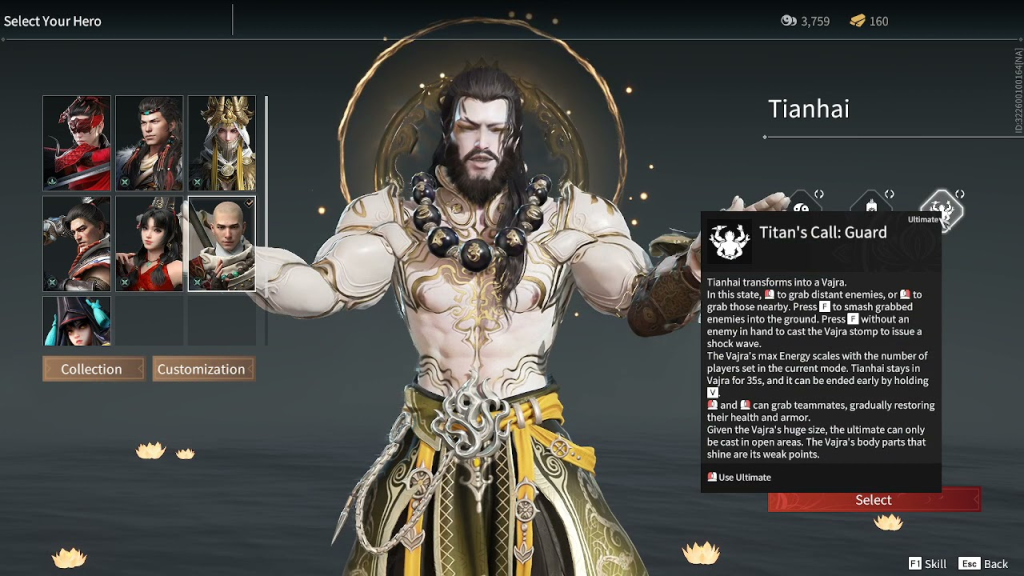The height and width of the screenshot is (576, 1024).
Task: View the middle skill icon beside the ultimate
Action: tap(870, 204)
